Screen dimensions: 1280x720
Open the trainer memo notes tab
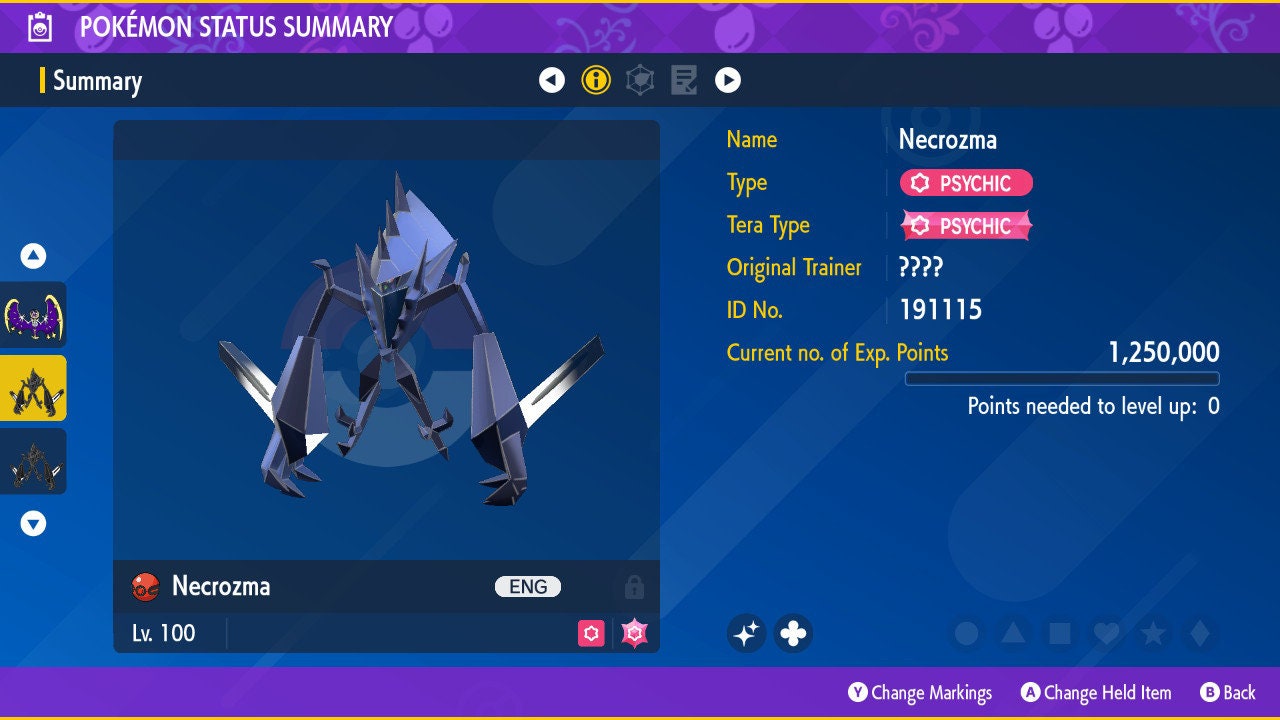pyautogui.click(x=684, y=80)
